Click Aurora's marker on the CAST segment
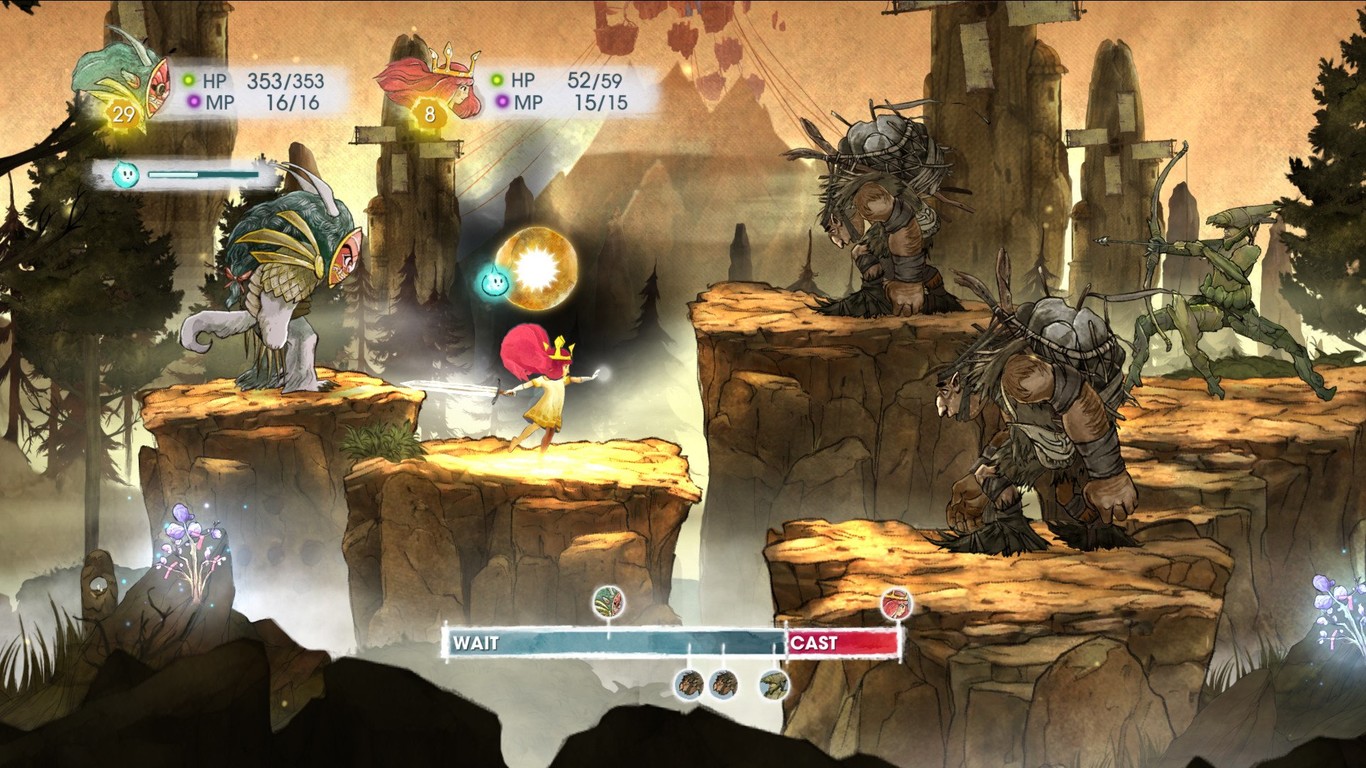Image resolution: width=1366 pixels, height=768 pixels. point(897,602)
